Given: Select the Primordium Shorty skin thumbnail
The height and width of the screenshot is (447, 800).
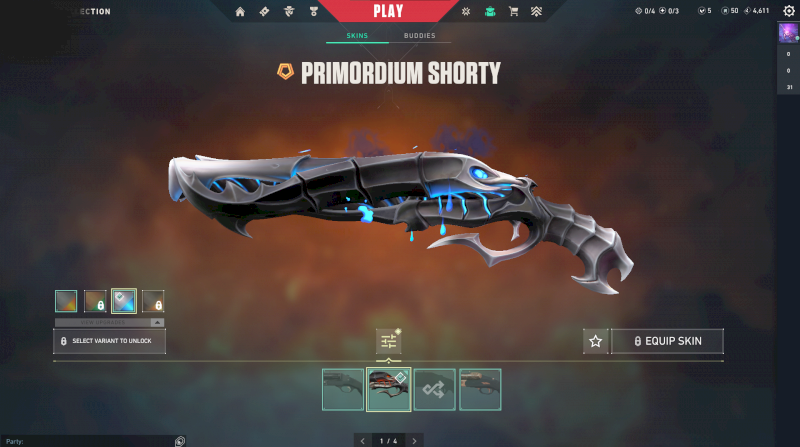Looking at the screenshot, I should coord(389,390).
